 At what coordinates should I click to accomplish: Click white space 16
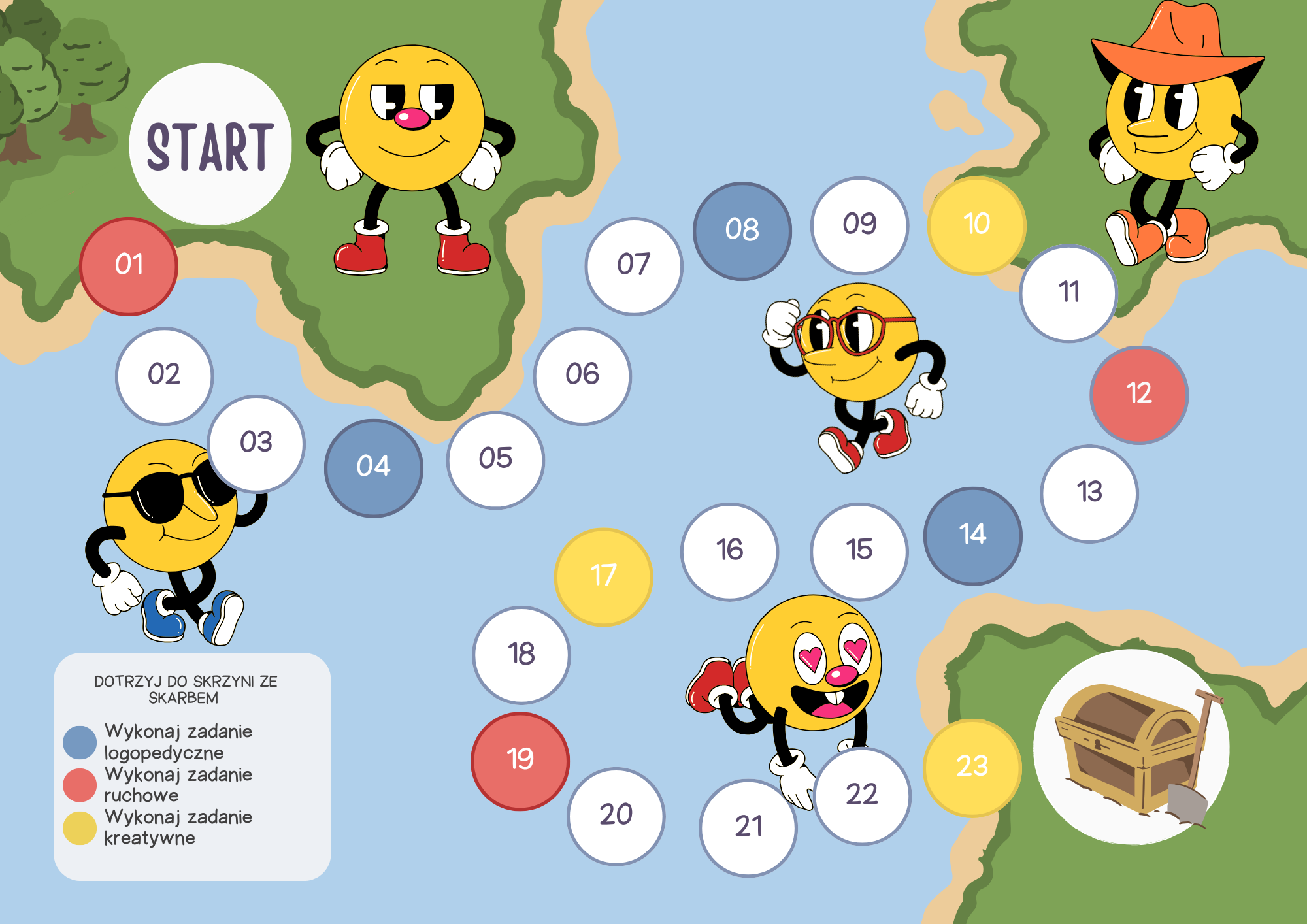(x=729, y=551)
